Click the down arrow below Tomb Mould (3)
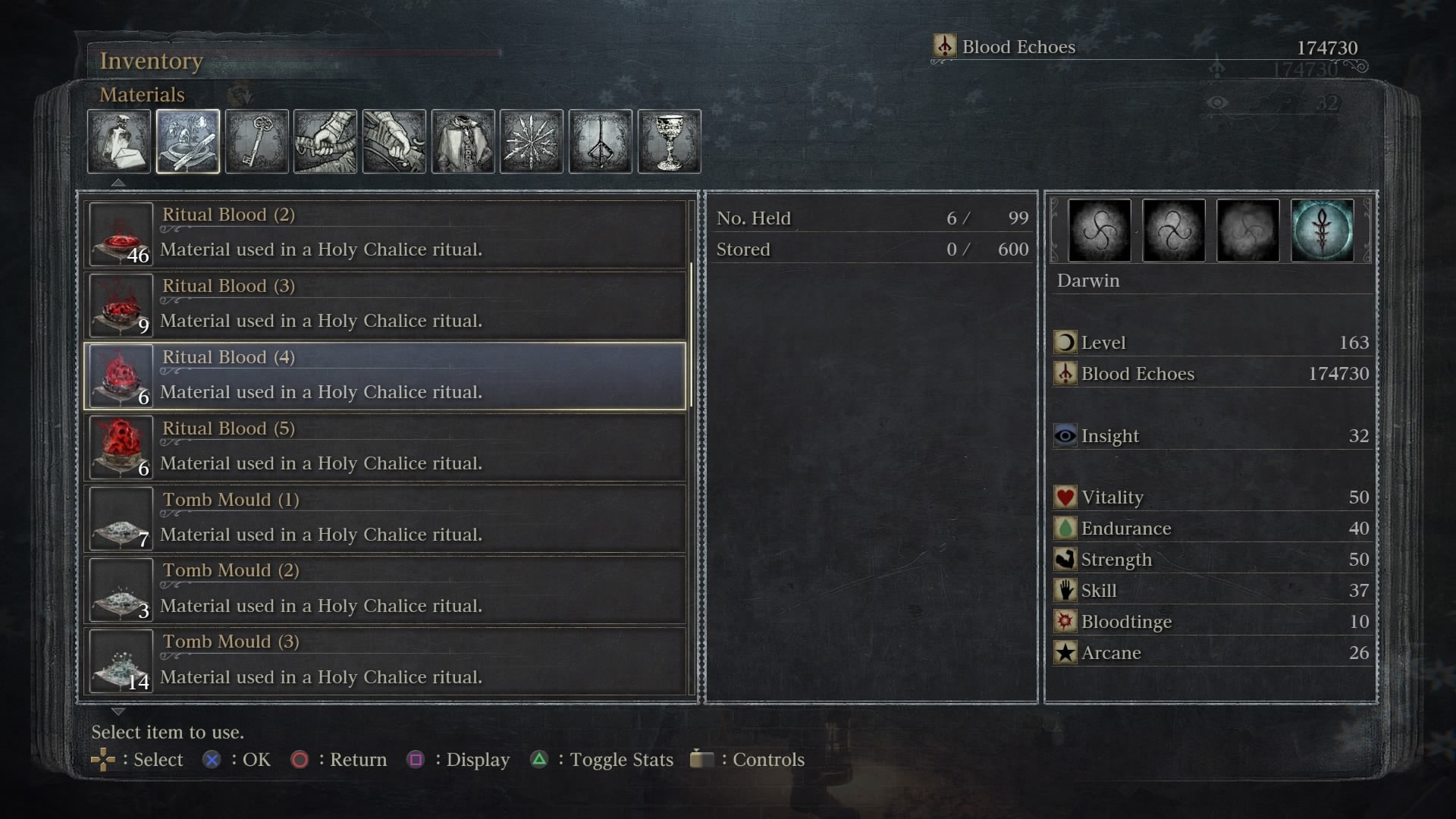1456x819 pixels. click(118, 711)
